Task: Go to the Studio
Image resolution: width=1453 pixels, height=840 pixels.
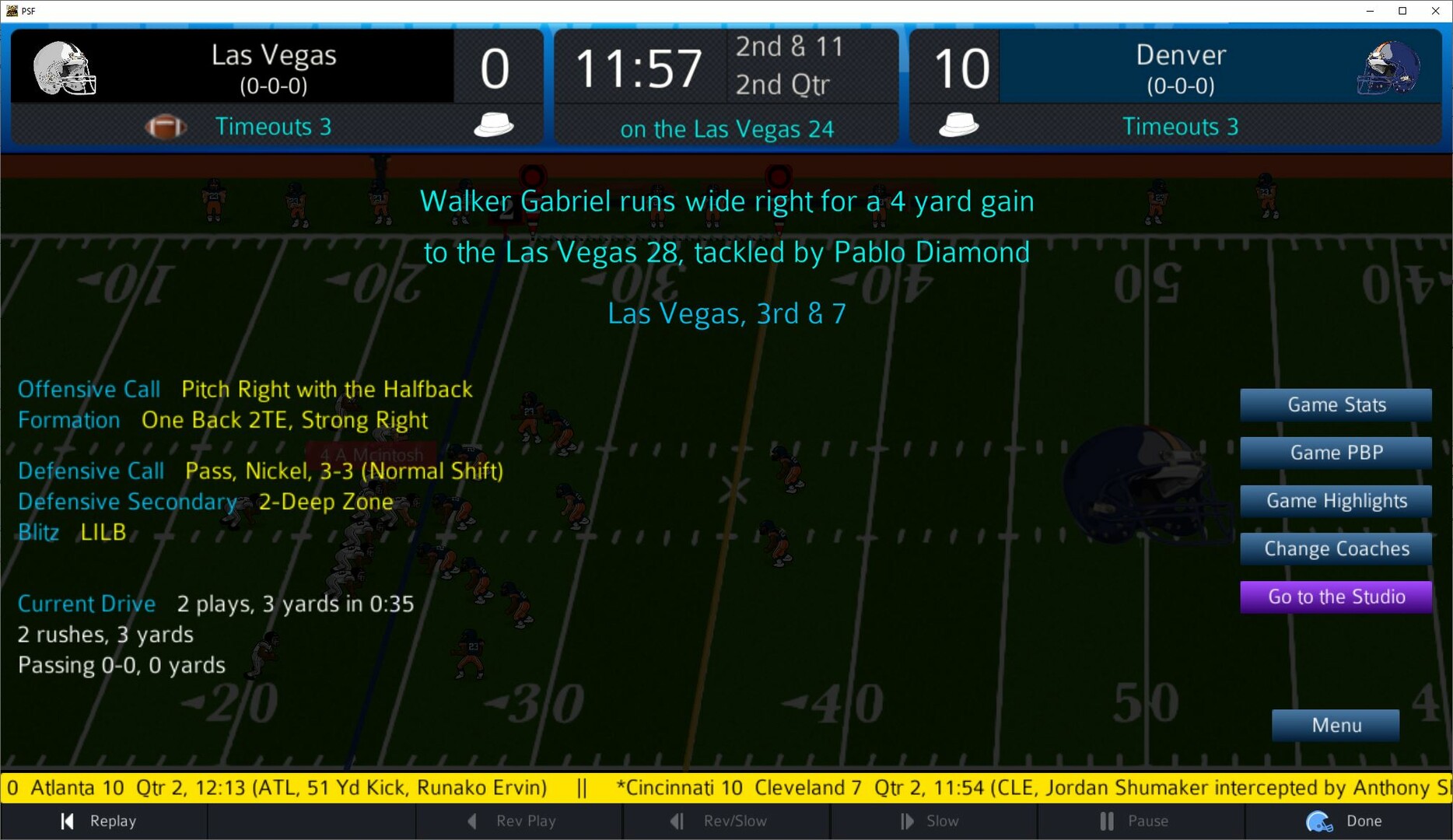Action: pyautogui.click(x=1336, y=597)
